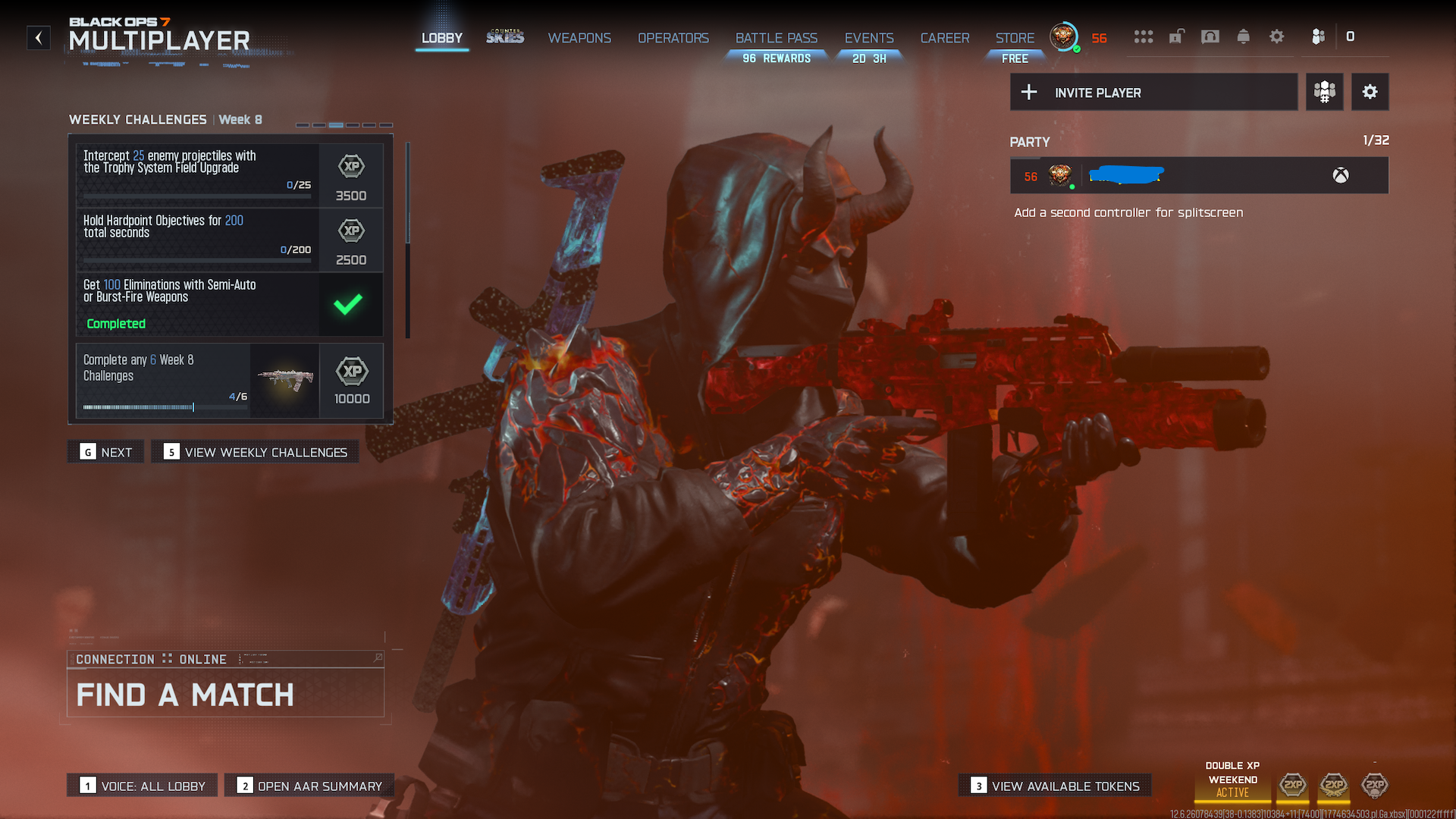Switch to the Weapons tab
The width and height of the screenshot is (1456, 819).
579,38
